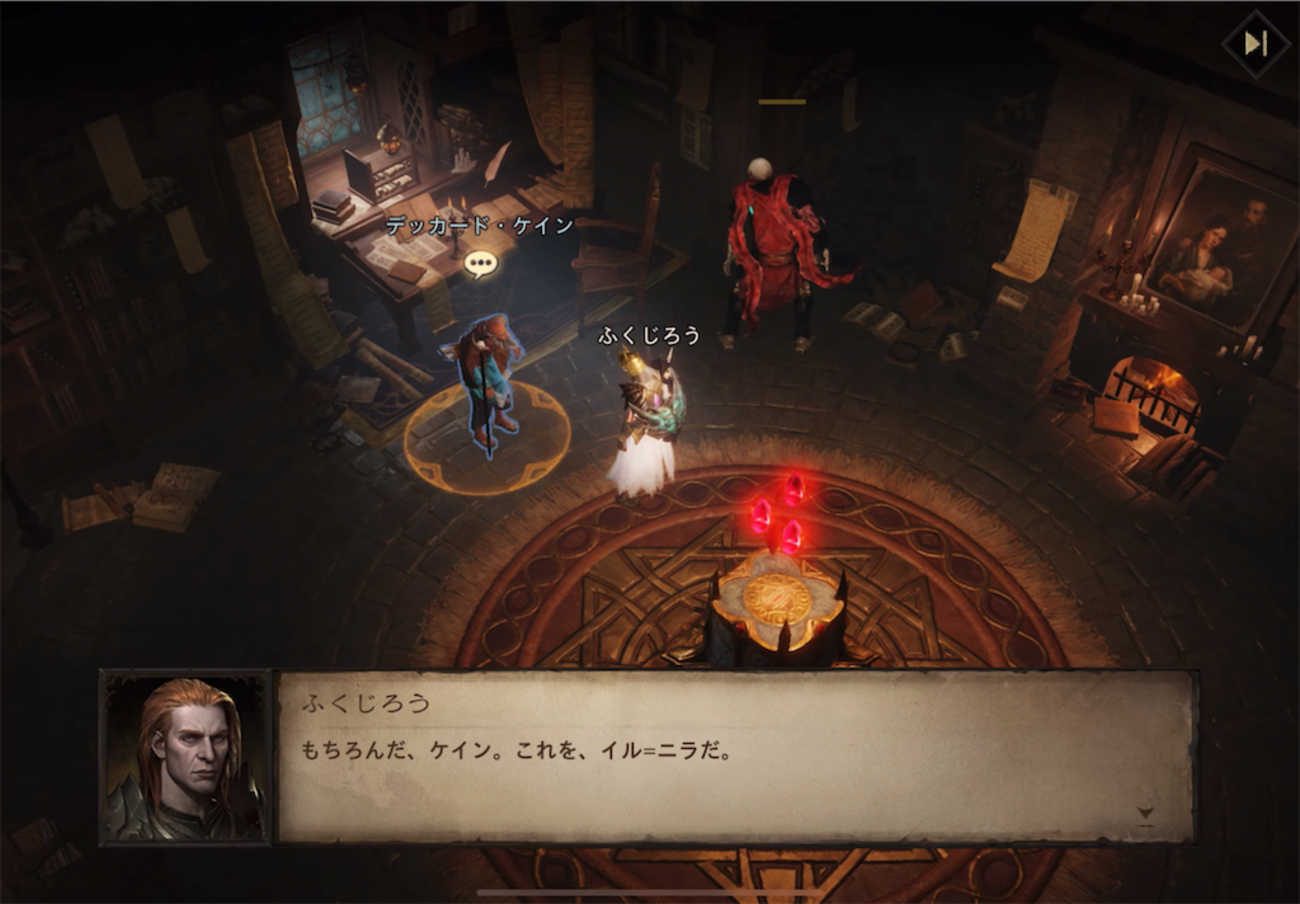Click the parchment dialogue text box
1300x904 pixels.
[x=735, y=757]
